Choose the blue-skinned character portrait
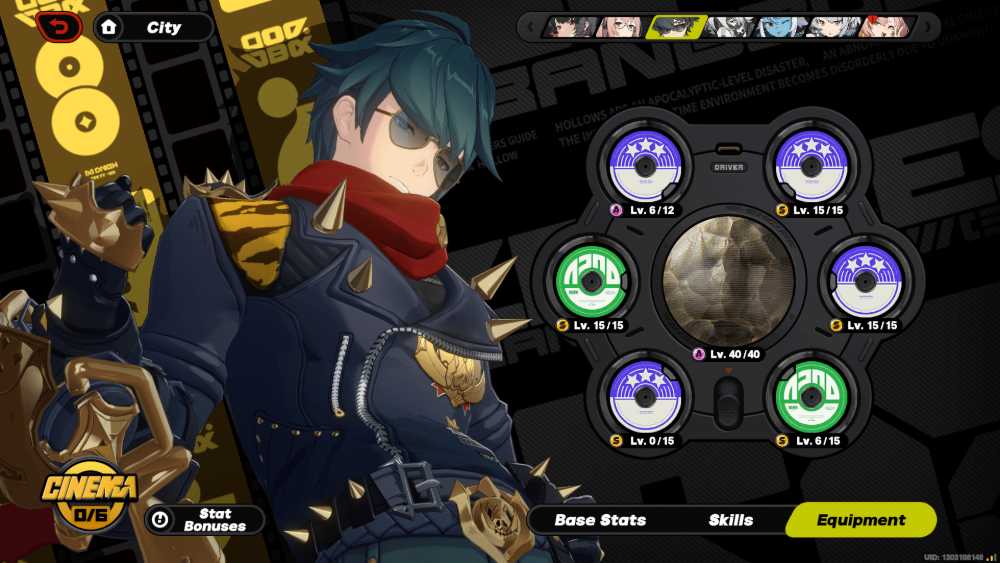Viewport: 1000px width, 563px height. tap(776, 27)
